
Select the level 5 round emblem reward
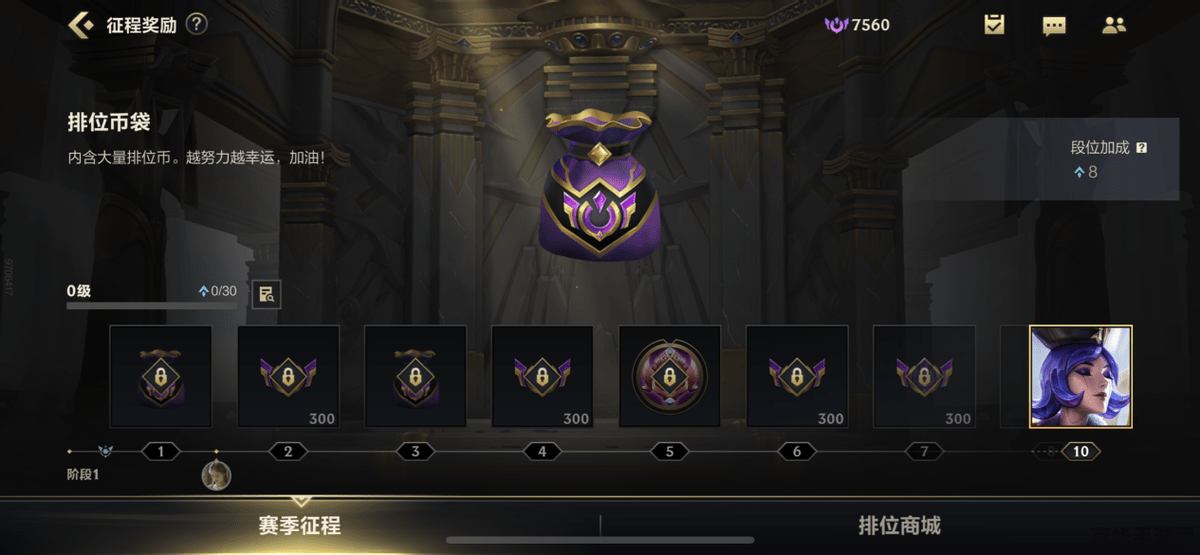click(669, 376)
